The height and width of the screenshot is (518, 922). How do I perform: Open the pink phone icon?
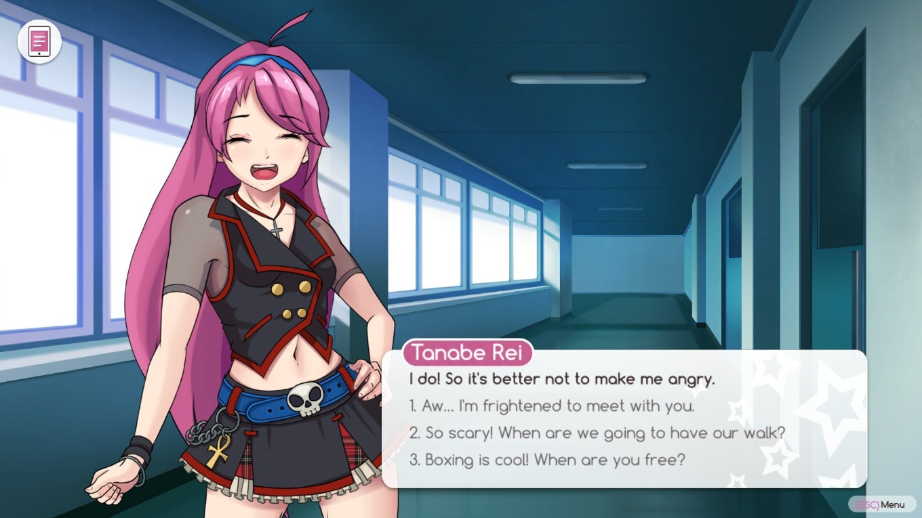point(39,41)
